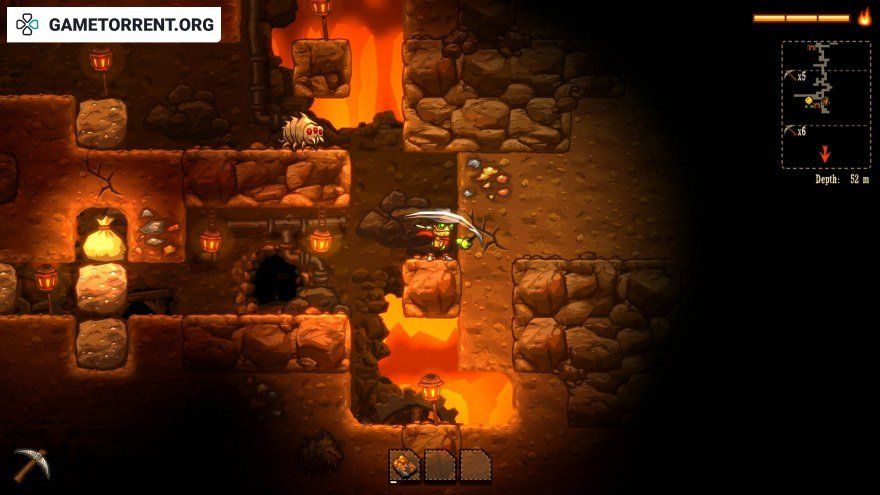Click the red down arrow on minimap
Viewport: 880px width, 495px height.
pyautogui.click(x=825, y=154)
